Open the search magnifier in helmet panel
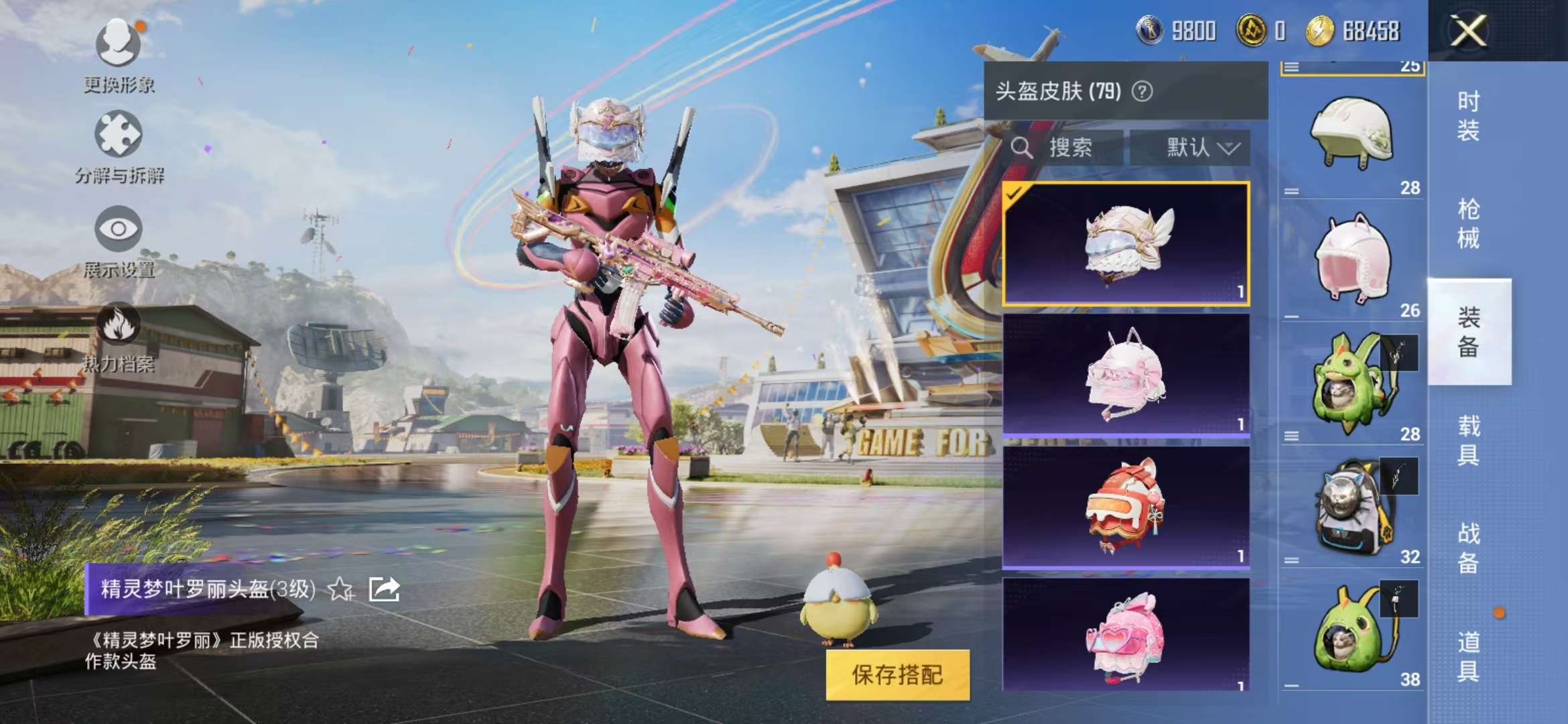 pos(1023,149)
